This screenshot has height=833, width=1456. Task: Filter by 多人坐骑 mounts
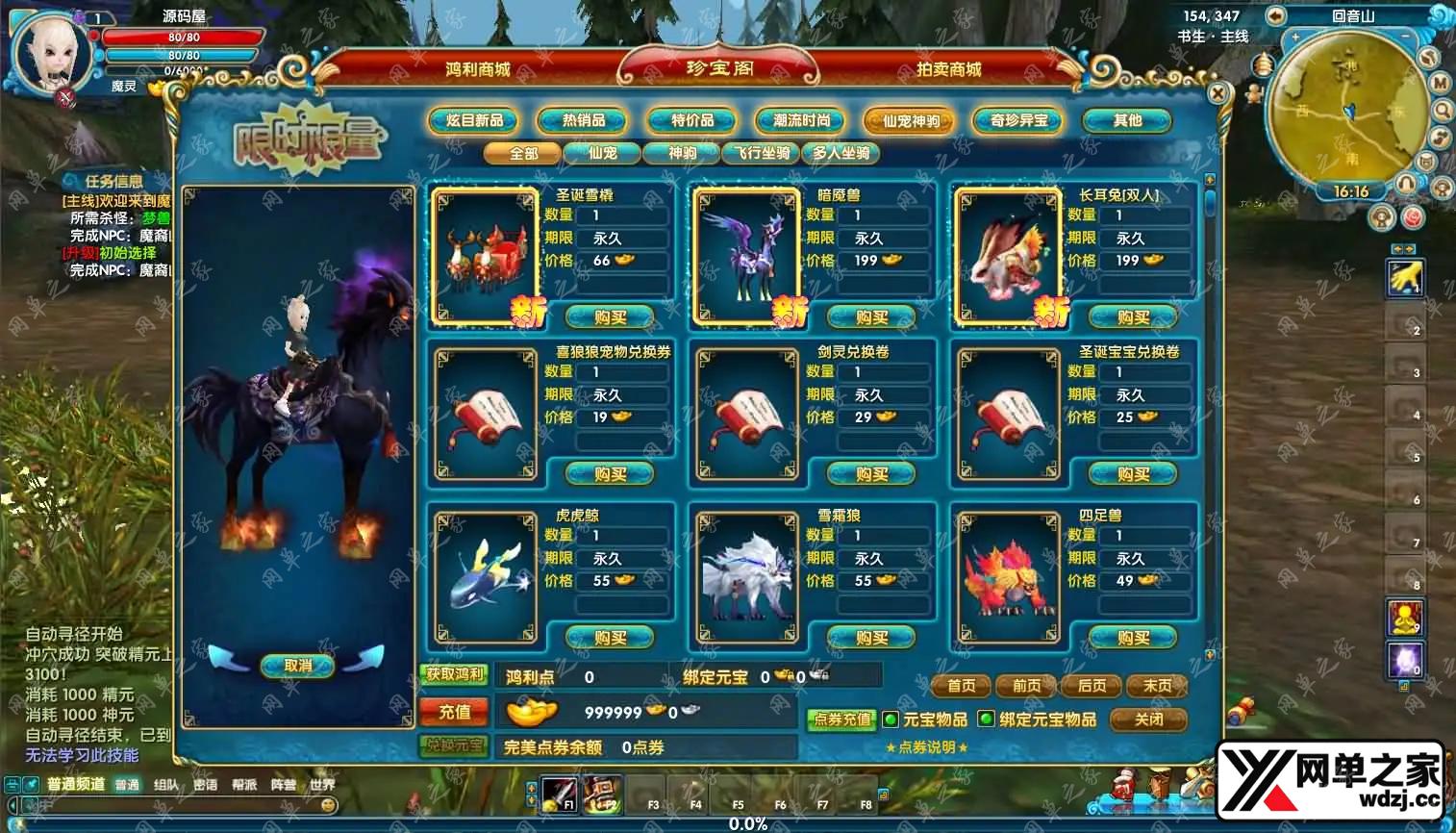point(841,153)
